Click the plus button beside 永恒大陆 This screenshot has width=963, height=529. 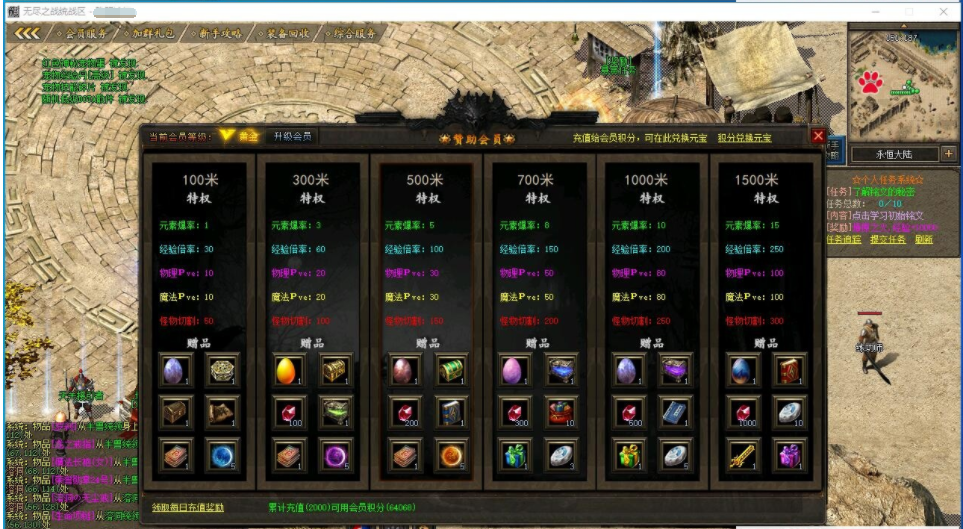[948, 154]
